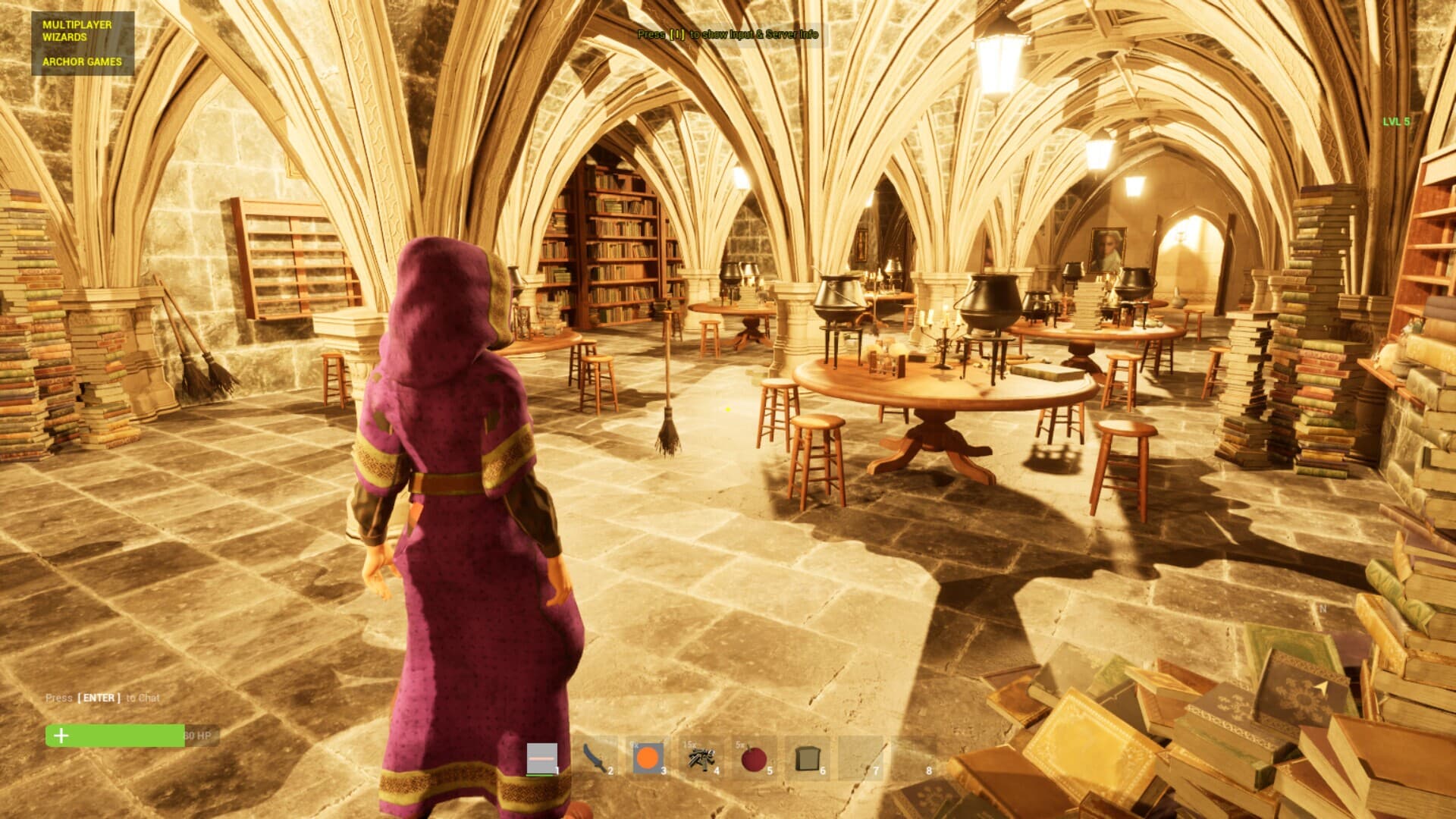Click the MULTIPLAYER WIZARDS title
This screenshot has height=819, width=1456.
pos(77,30)
